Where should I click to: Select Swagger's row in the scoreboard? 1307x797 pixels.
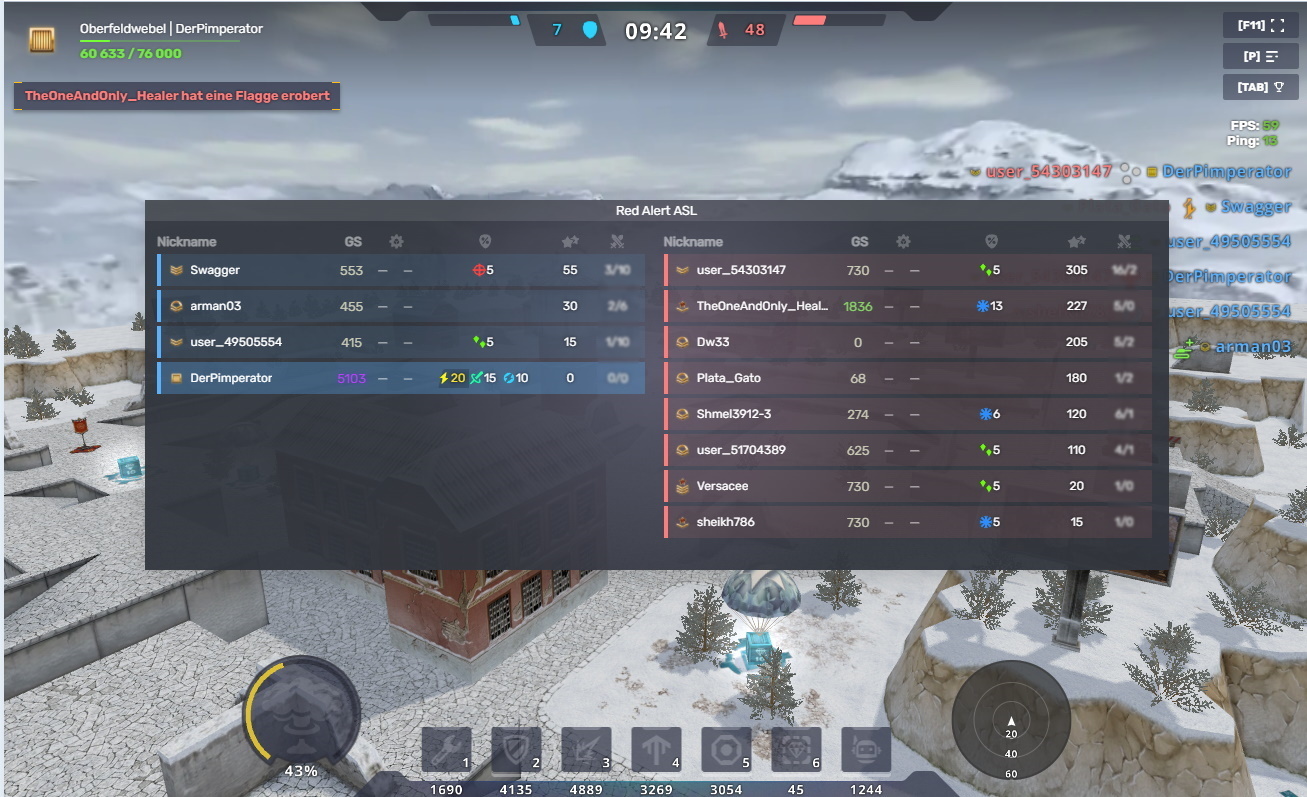point(400,270)
